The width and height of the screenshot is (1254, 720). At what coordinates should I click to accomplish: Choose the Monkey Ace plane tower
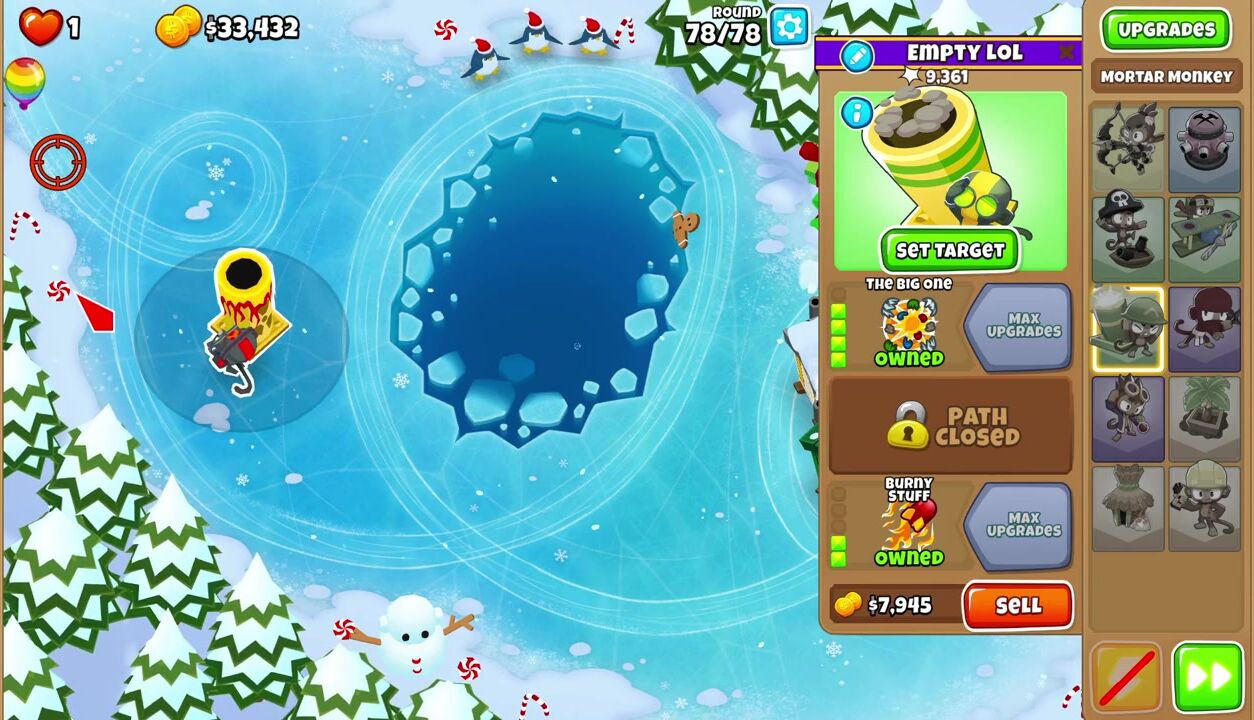[x=1204, y=239]
